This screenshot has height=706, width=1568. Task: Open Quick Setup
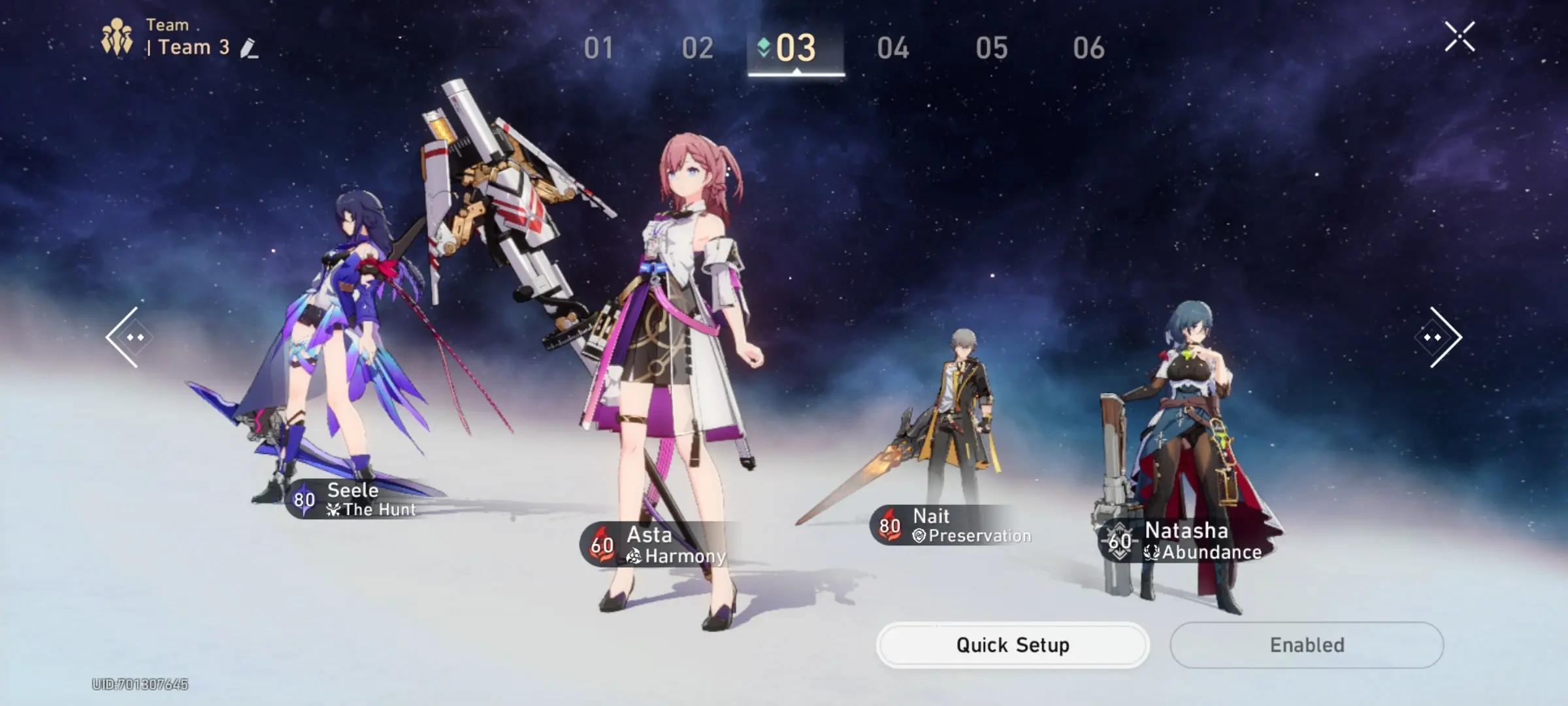coord(1013,645)
